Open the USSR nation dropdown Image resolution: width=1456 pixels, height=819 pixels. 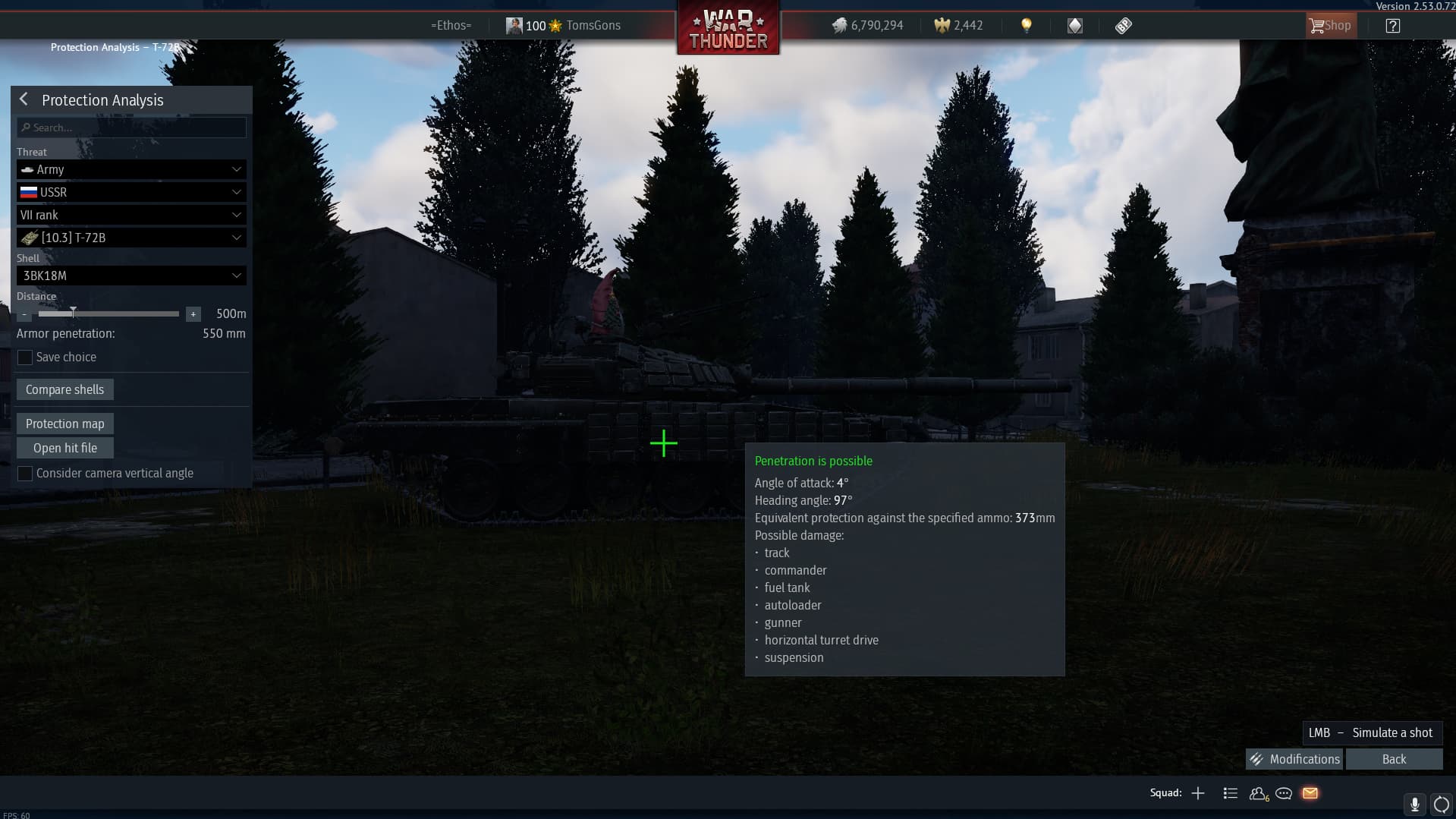[131, 192]
